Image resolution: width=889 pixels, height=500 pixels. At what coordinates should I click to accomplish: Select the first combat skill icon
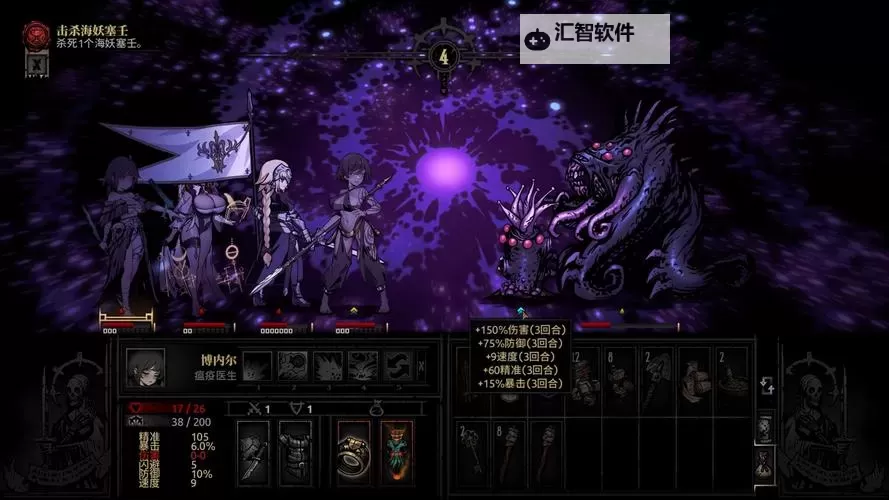tap(258, 366)
